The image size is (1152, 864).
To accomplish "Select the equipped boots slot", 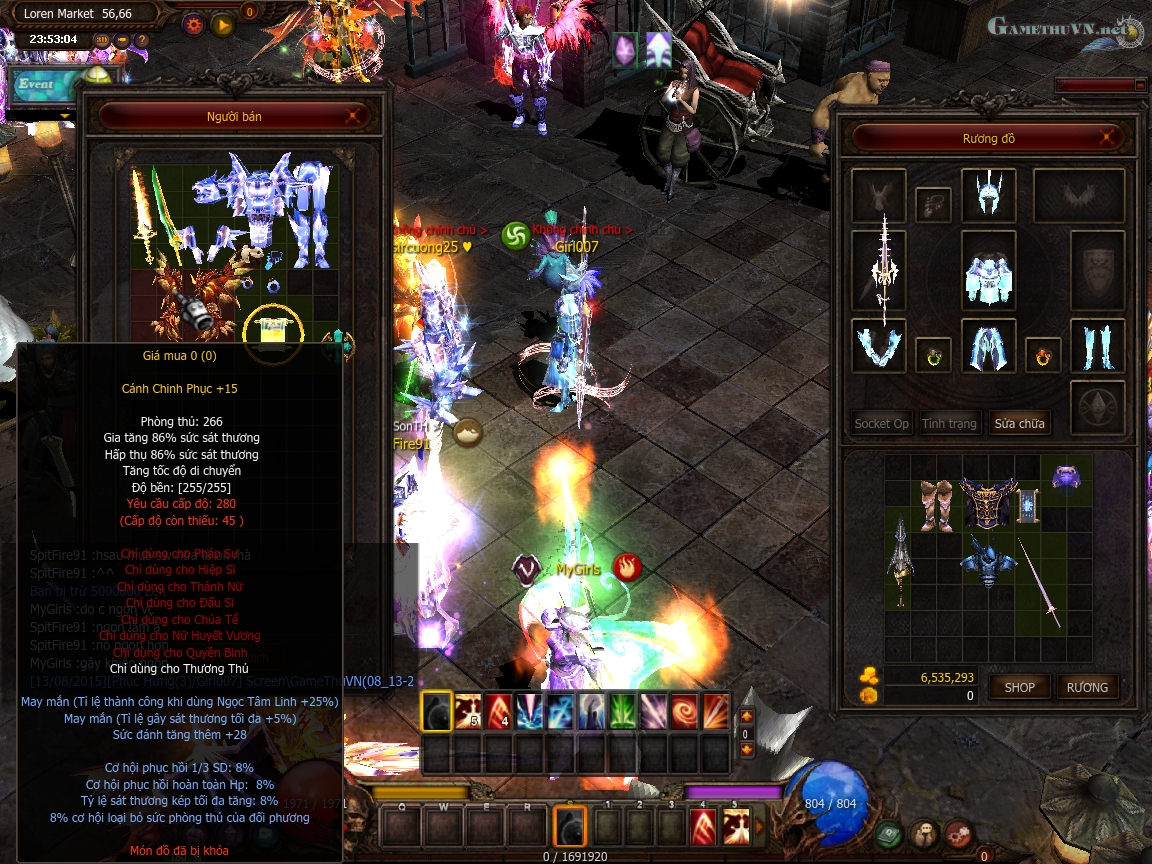I will [1097, 345].
